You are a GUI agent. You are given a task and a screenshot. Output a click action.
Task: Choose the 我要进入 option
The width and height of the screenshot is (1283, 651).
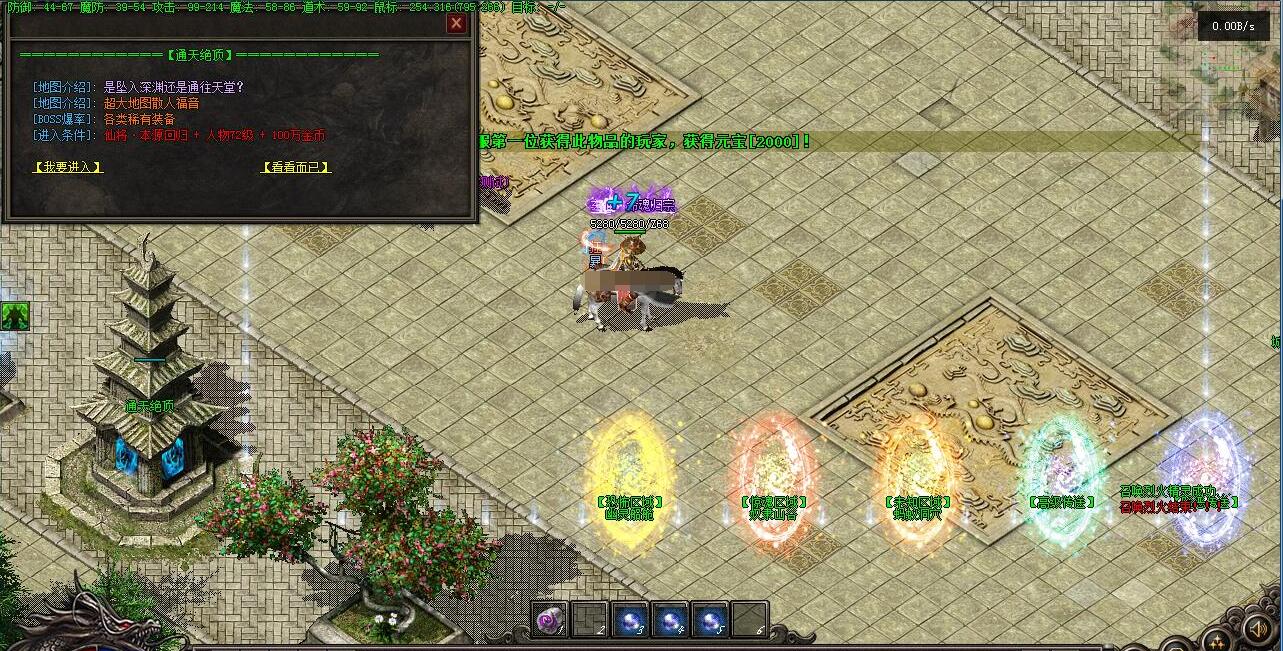point(68,167)
